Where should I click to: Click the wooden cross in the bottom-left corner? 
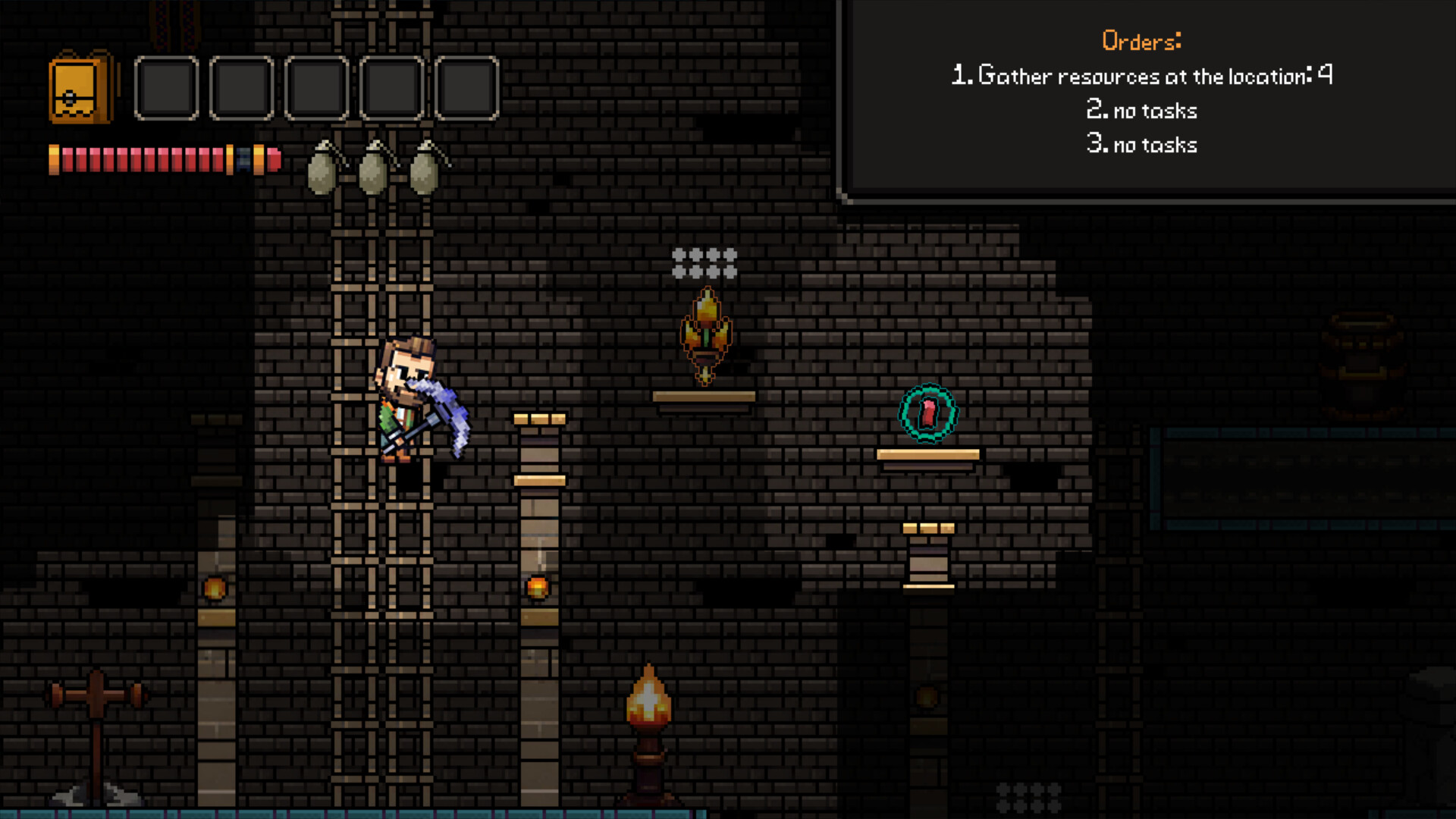click(x=97, y=694)
